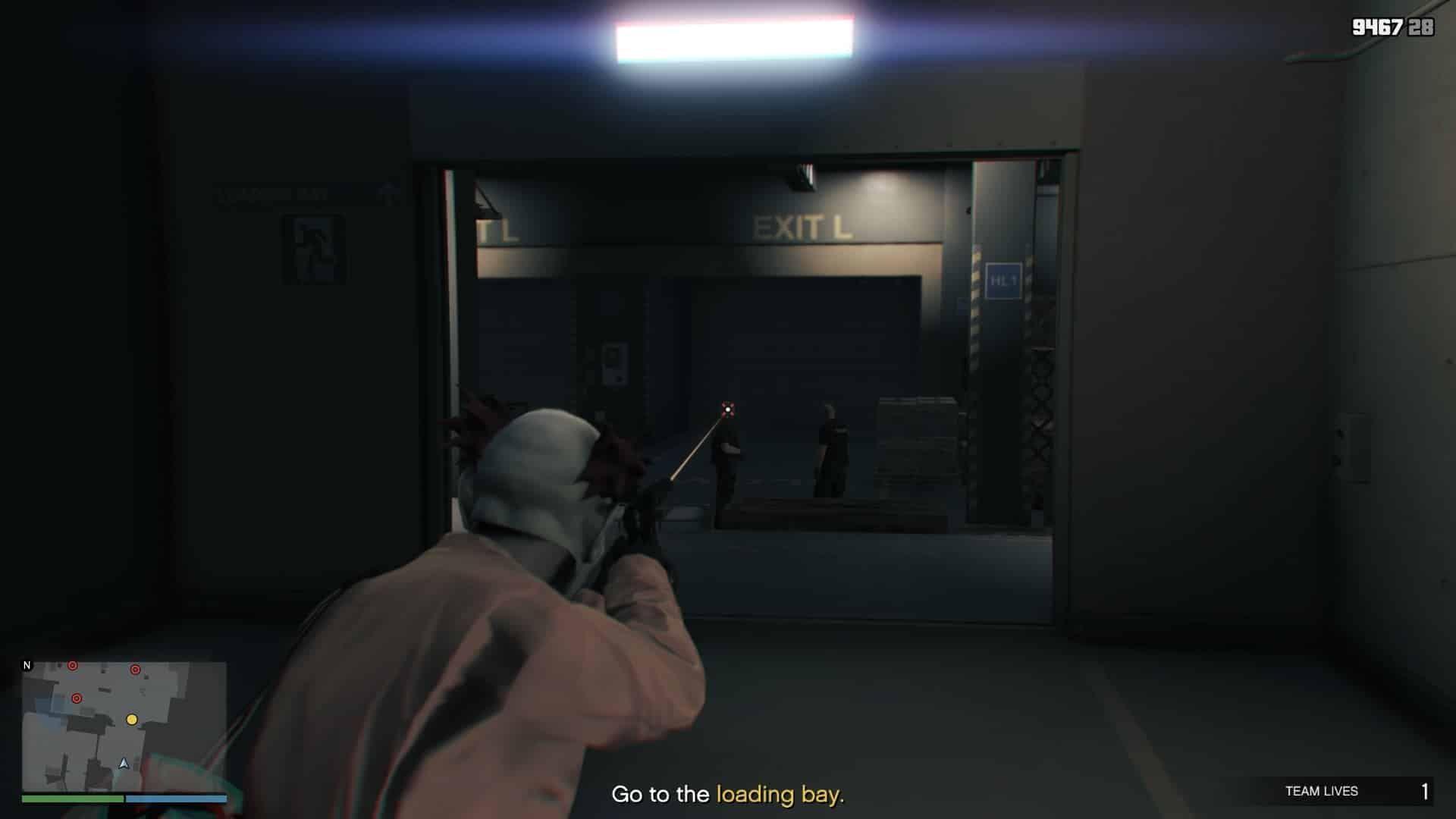Viewport: 1456px width, 819px height.
Task: Select the yellow objective blip on minimap
Action: tap(132, 719)
